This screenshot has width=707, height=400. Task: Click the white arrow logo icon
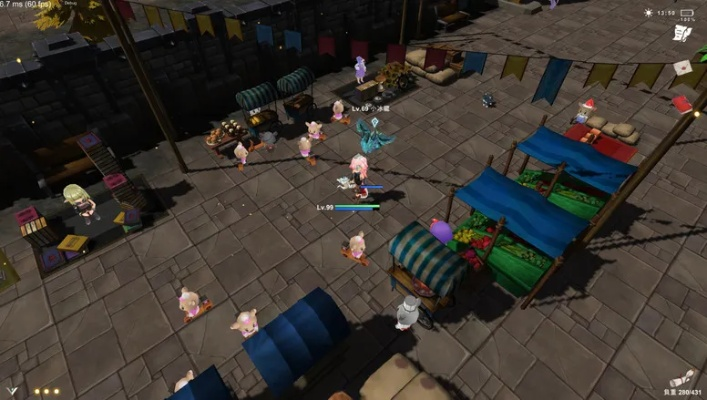12,391
